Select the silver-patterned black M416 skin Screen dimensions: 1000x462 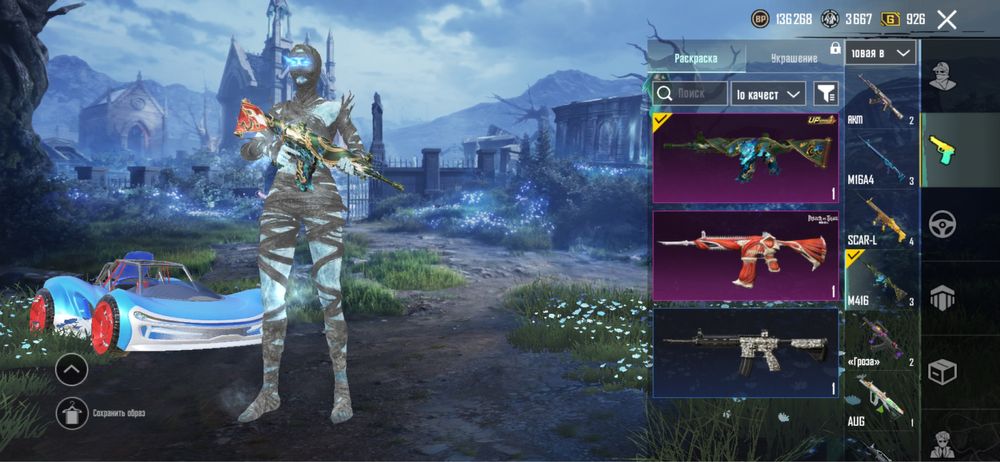(x=745, y=352)
